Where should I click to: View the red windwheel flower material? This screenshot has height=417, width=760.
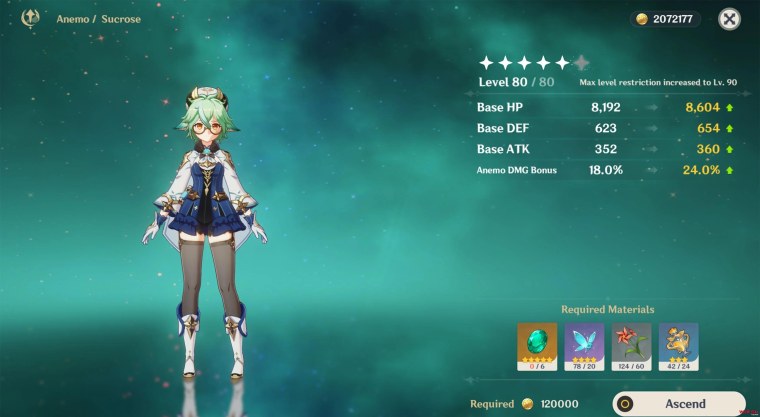click(x=631, y=344)
